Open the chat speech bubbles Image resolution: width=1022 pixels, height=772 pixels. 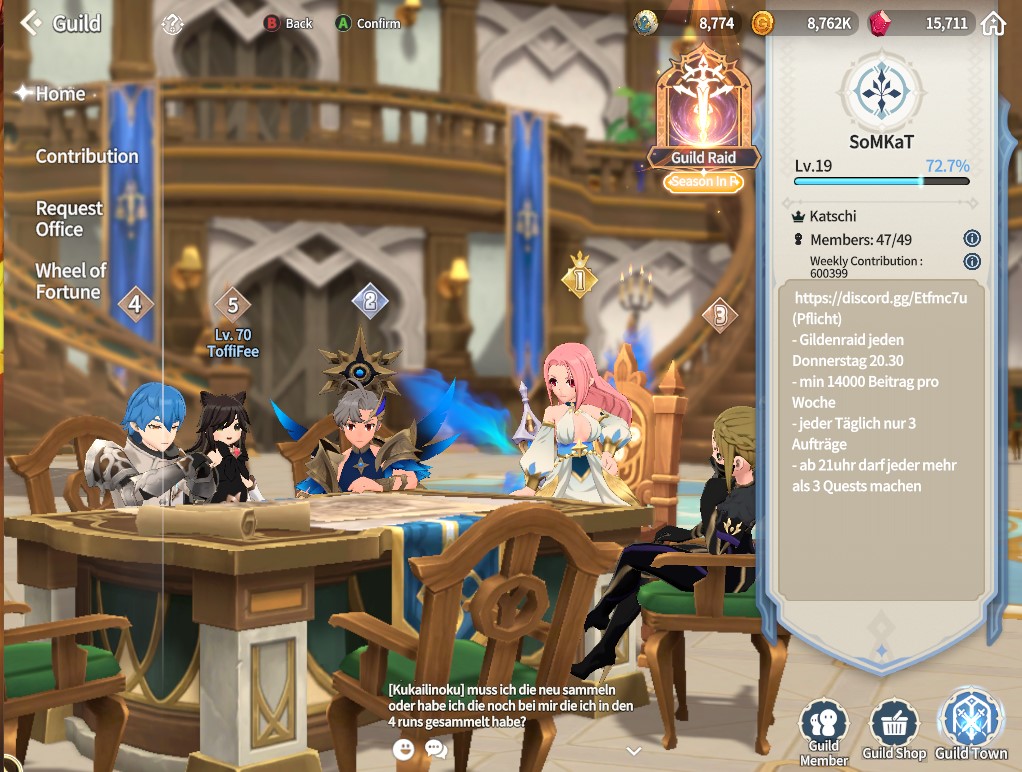[x=436, y=749]
